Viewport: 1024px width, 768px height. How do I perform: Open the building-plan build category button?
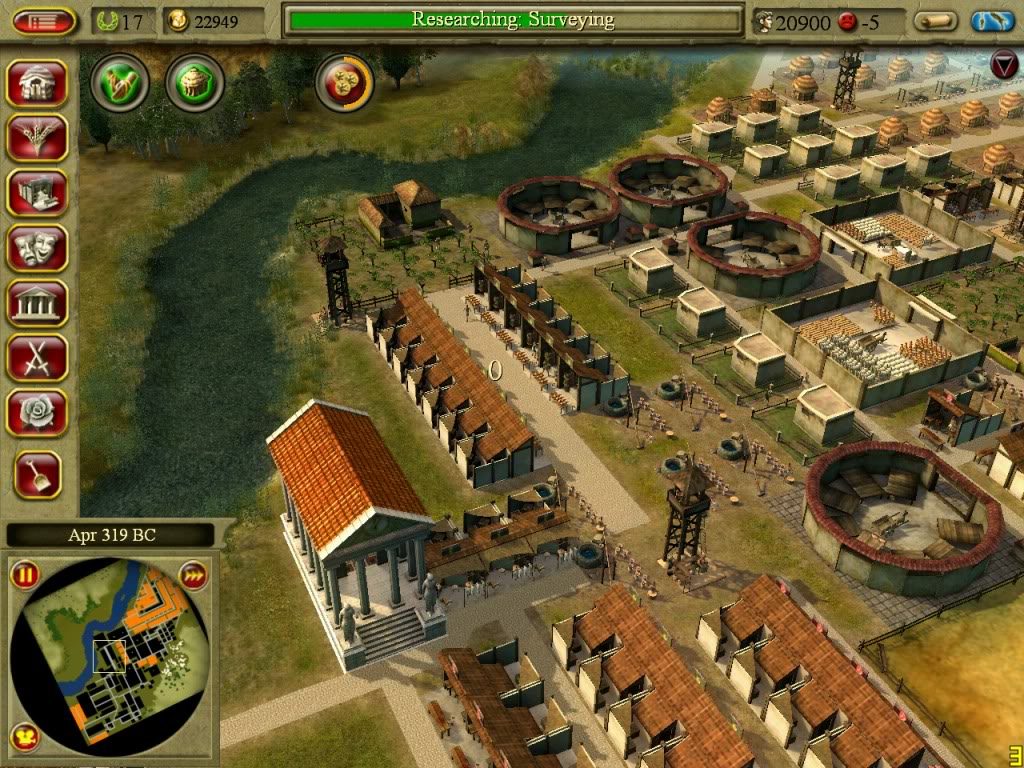[x=37, y=192]
